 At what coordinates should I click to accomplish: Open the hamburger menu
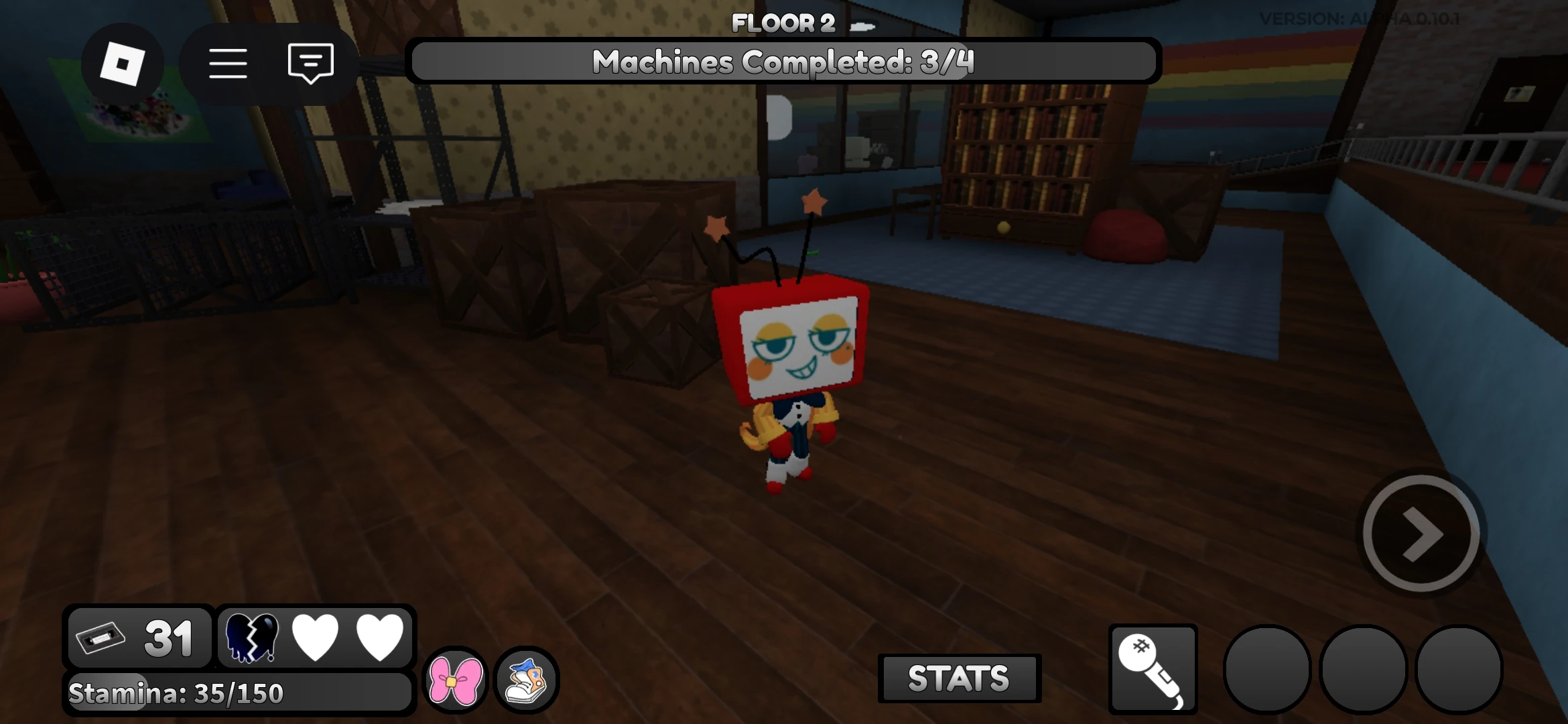(x=227, y=62)
